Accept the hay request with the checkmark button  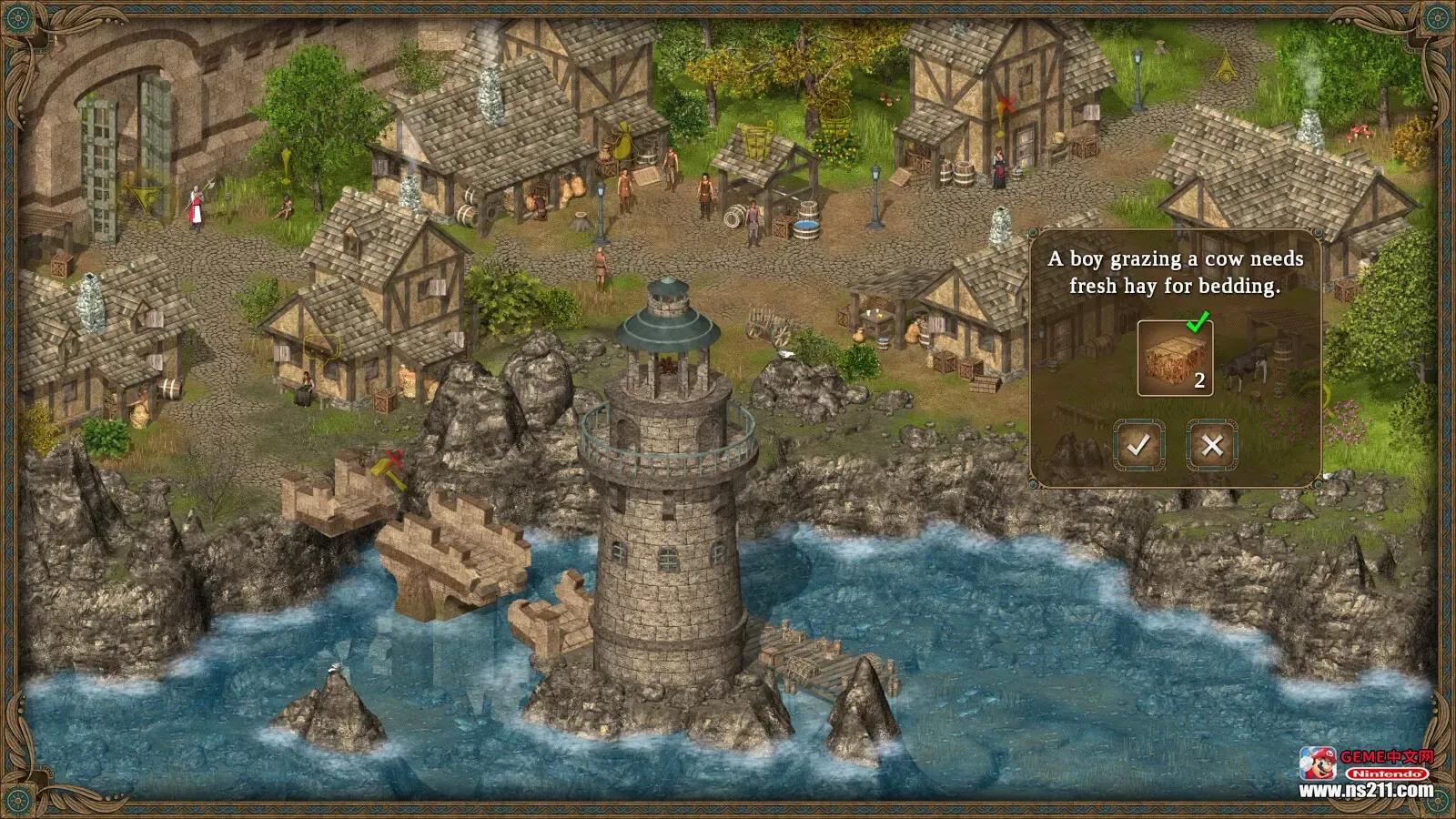pos(1138,445)
